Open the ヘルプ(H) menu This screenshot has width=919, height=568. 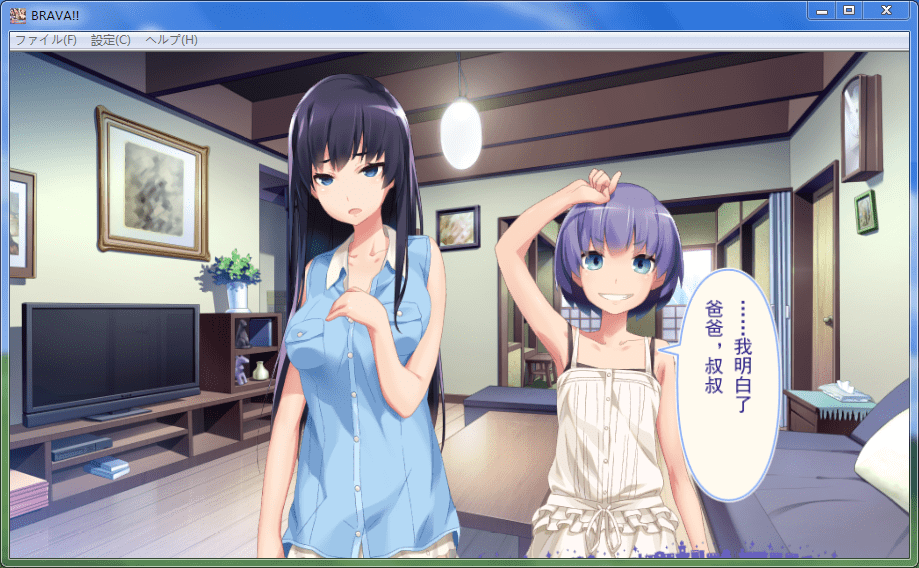pyautogui.click(x=171, y=40)
